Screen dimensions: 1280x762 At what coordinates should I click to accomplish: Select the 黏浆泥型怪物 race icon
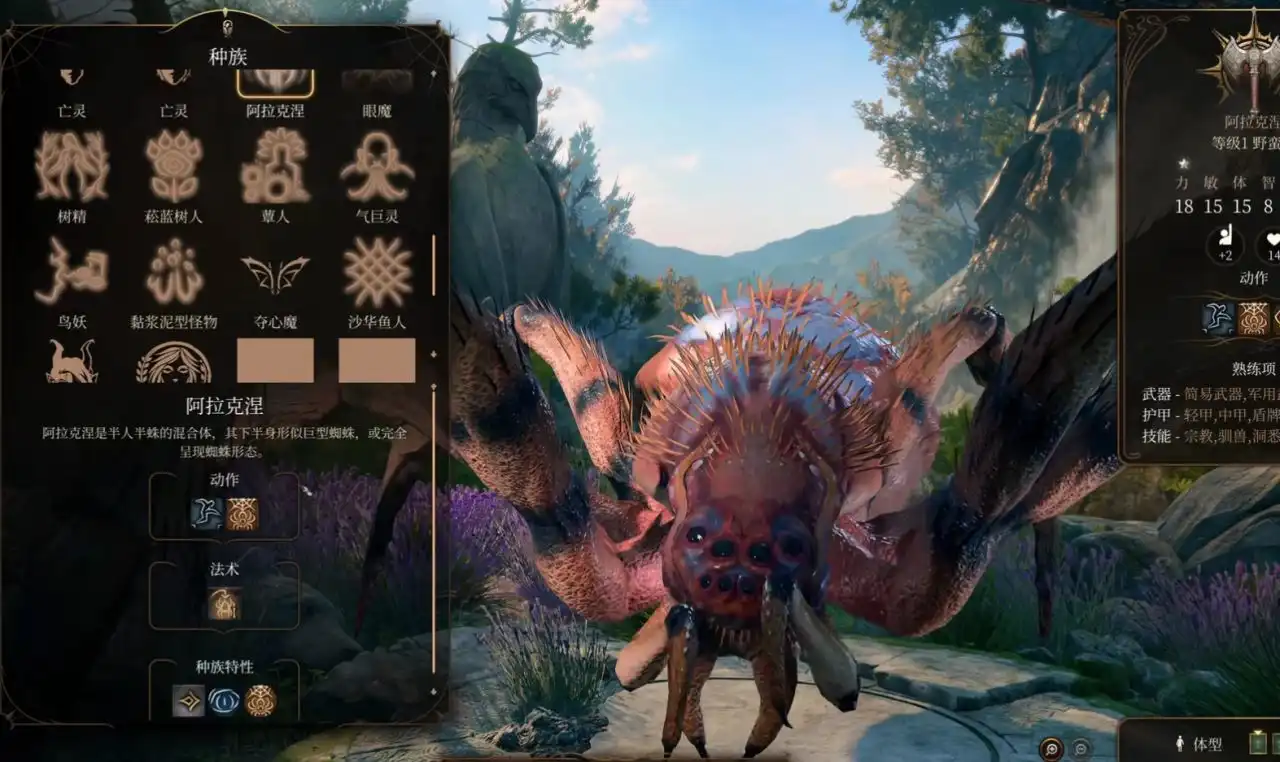coord(173,270)
